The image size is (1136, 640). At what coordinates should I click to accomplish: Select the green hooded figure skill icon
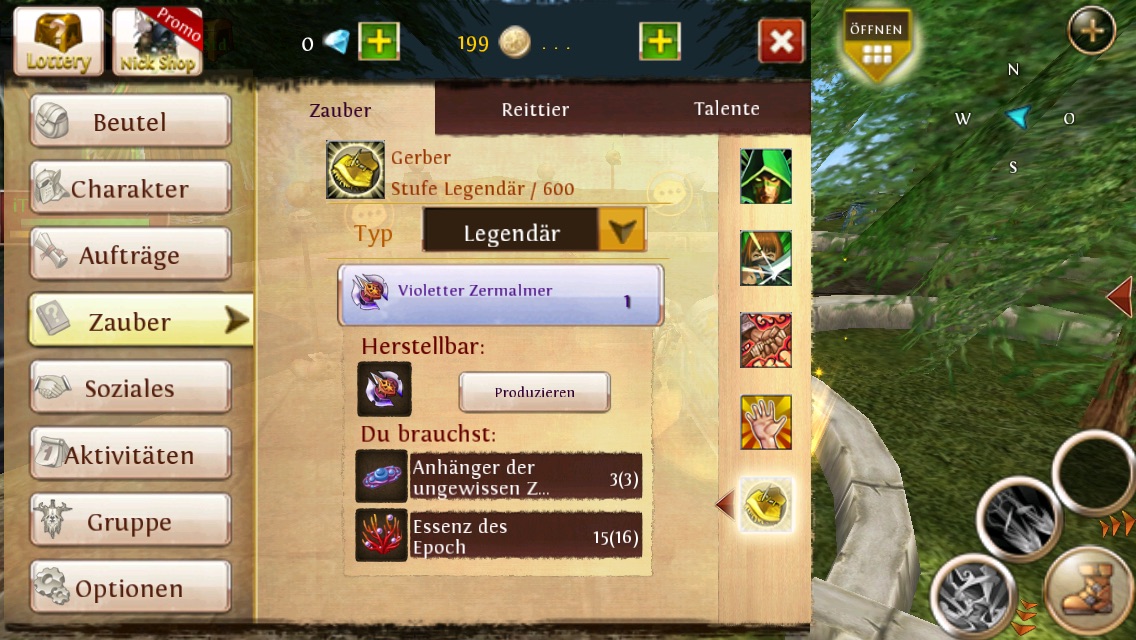click(766, 177)
